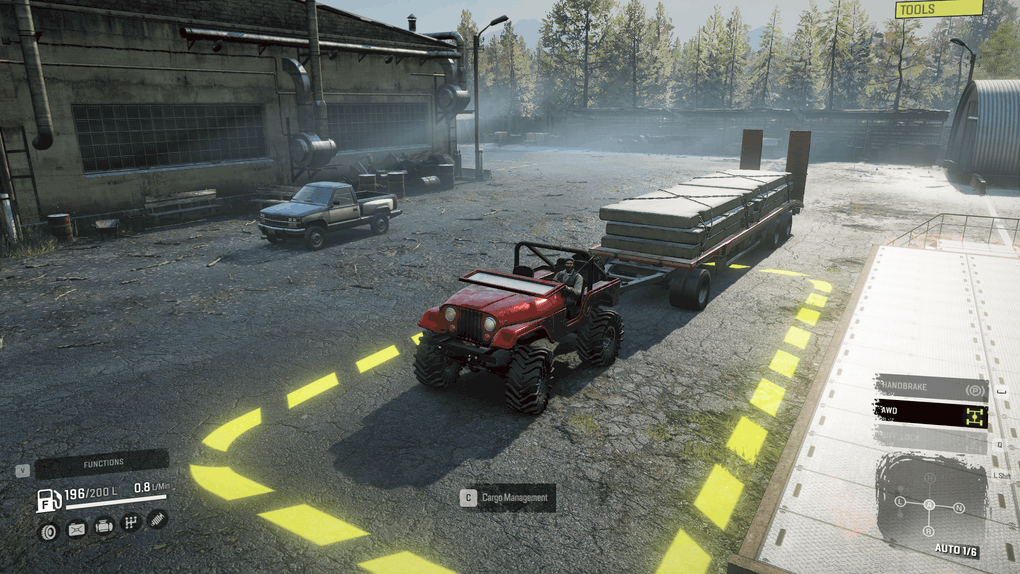Click the engine status icon
Image resolution: width=1020 pixels, height=574 pixels.
point(103,526)
